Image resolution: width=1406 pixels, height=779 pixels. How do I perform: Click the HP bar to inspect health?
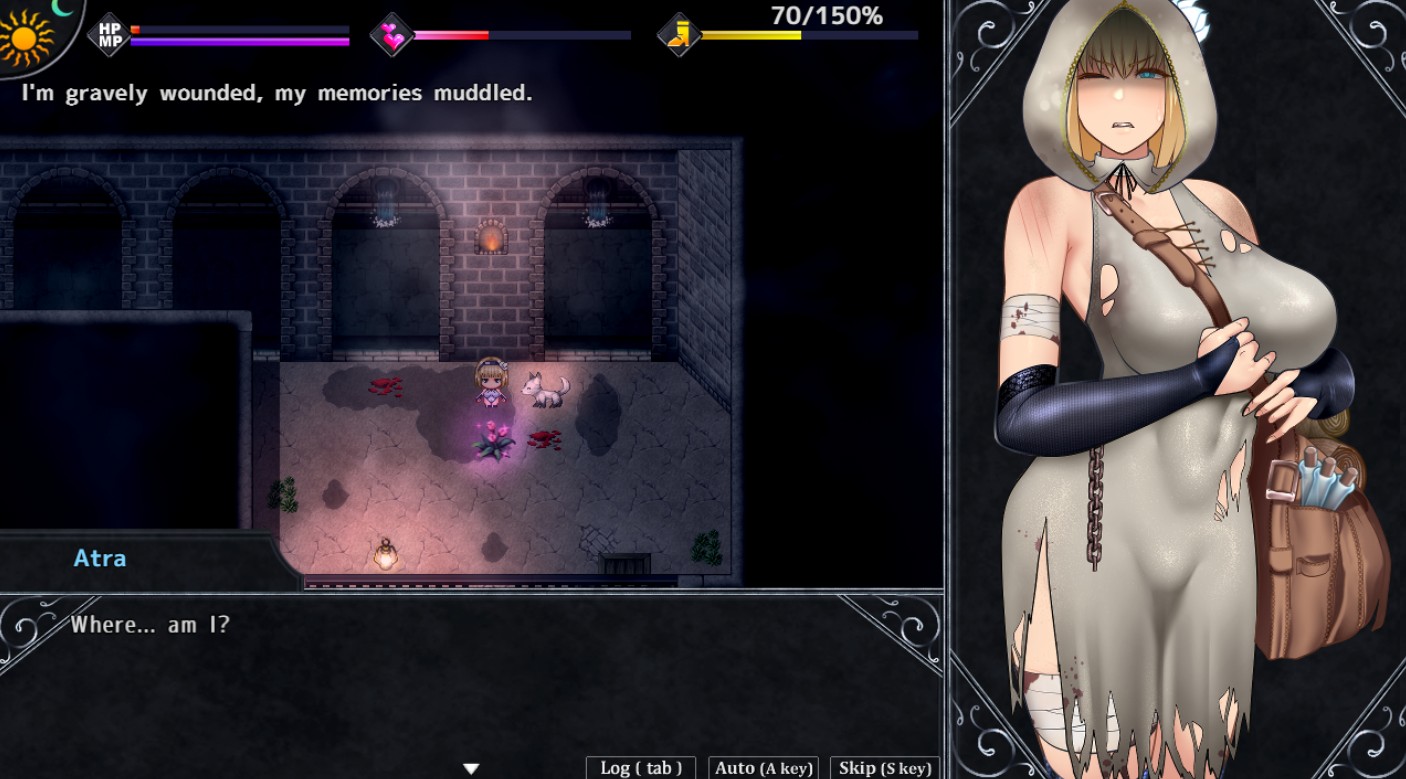(240, 29)
